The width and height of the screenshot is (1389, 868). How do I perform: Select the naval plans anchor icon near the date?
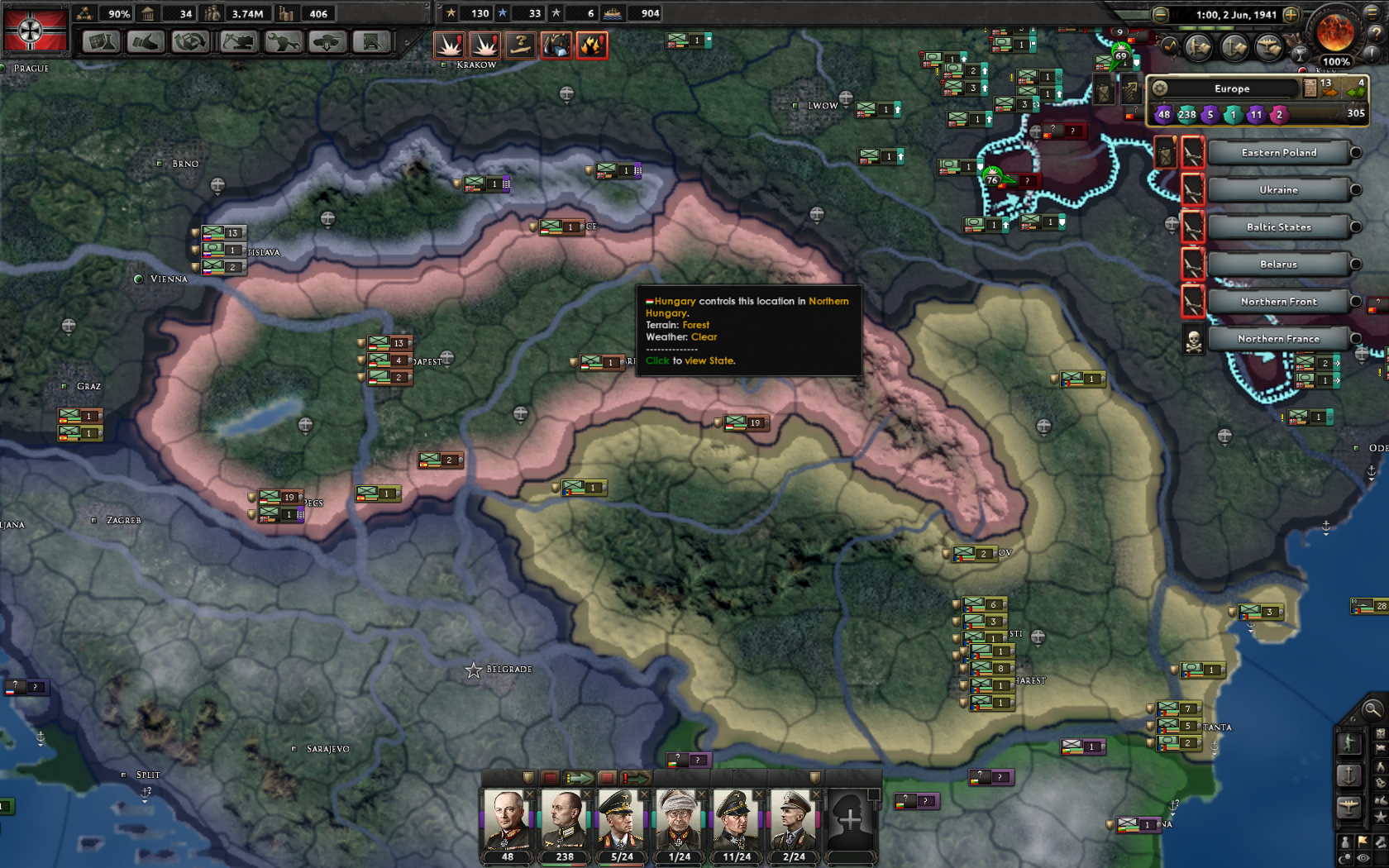(x=1233, y=46)
